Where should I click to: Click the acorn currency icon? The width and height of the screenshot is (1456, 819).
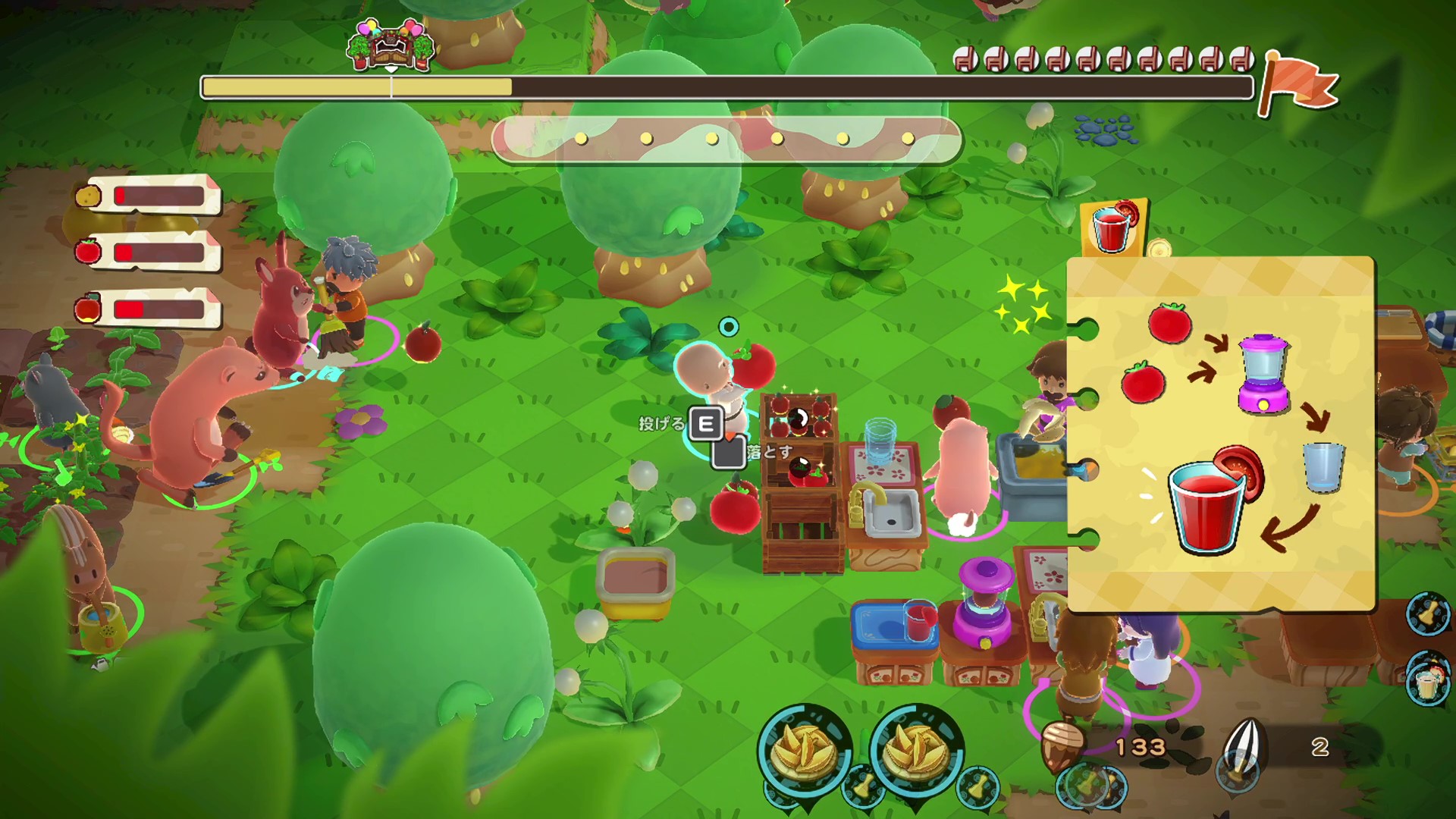point(1064,746)
